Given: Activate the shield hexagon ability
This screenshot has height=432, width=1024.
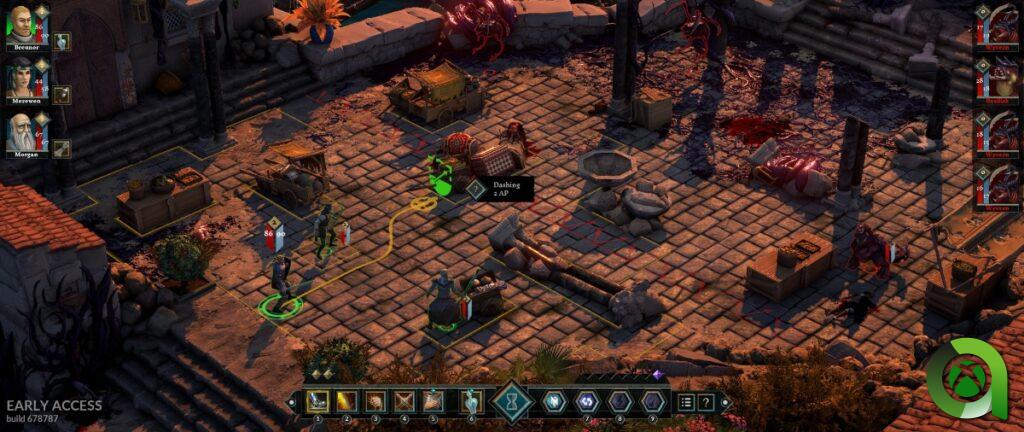Looking at the screenshot, I should [554, 402].
